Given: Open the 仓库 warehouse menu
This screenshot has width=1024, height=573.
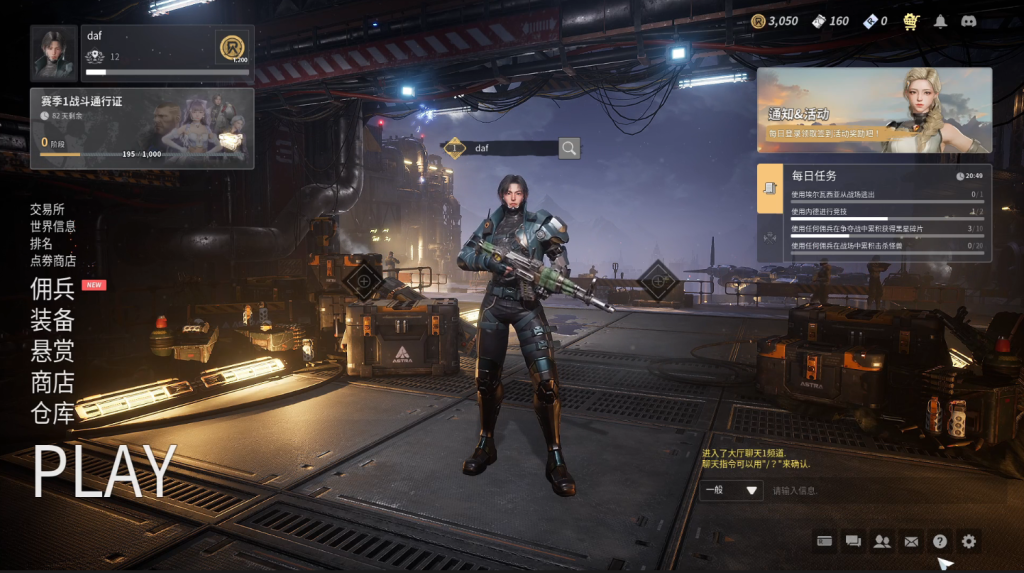Looking at the screenshot, I should point(52,412).
